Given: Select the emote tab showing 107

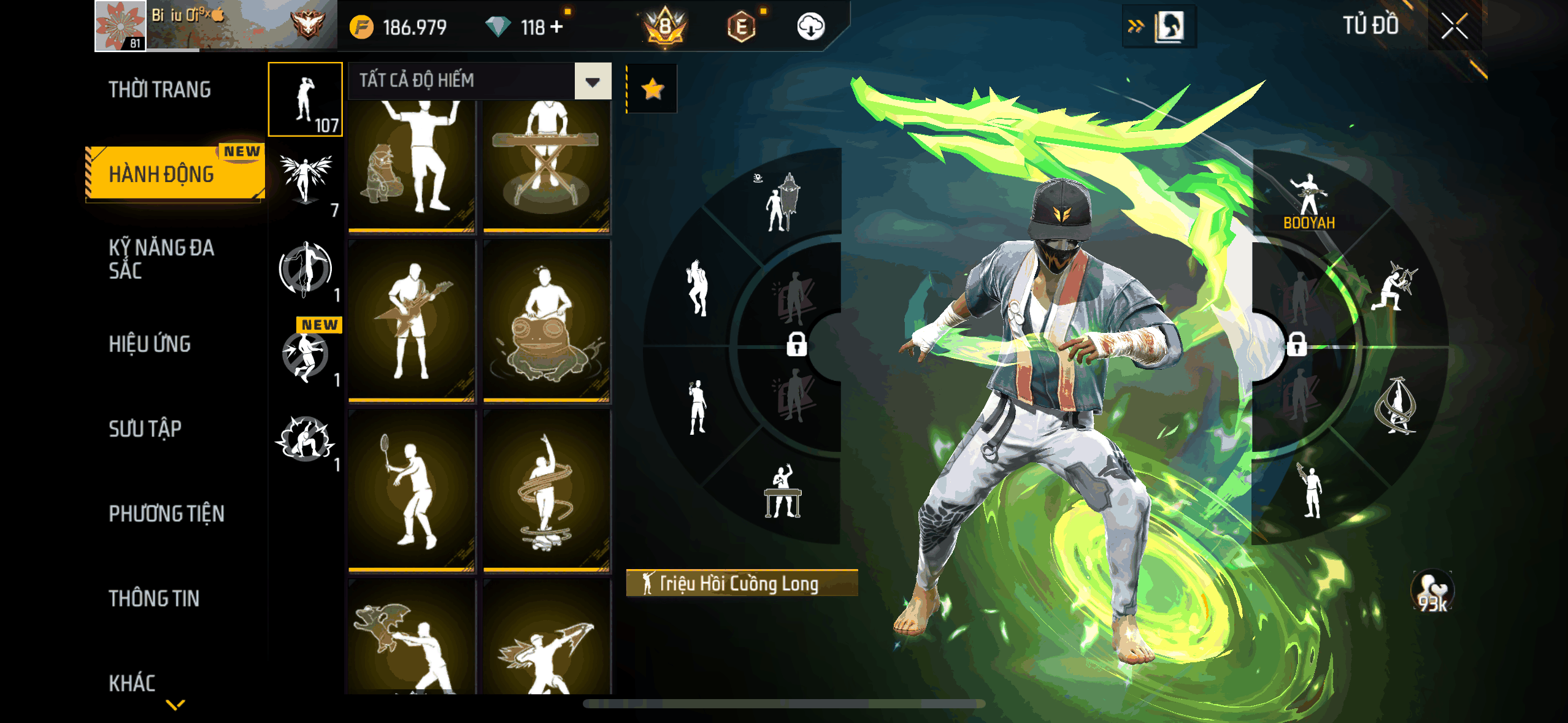Looking at the screenshot, I should pos(305,99).
